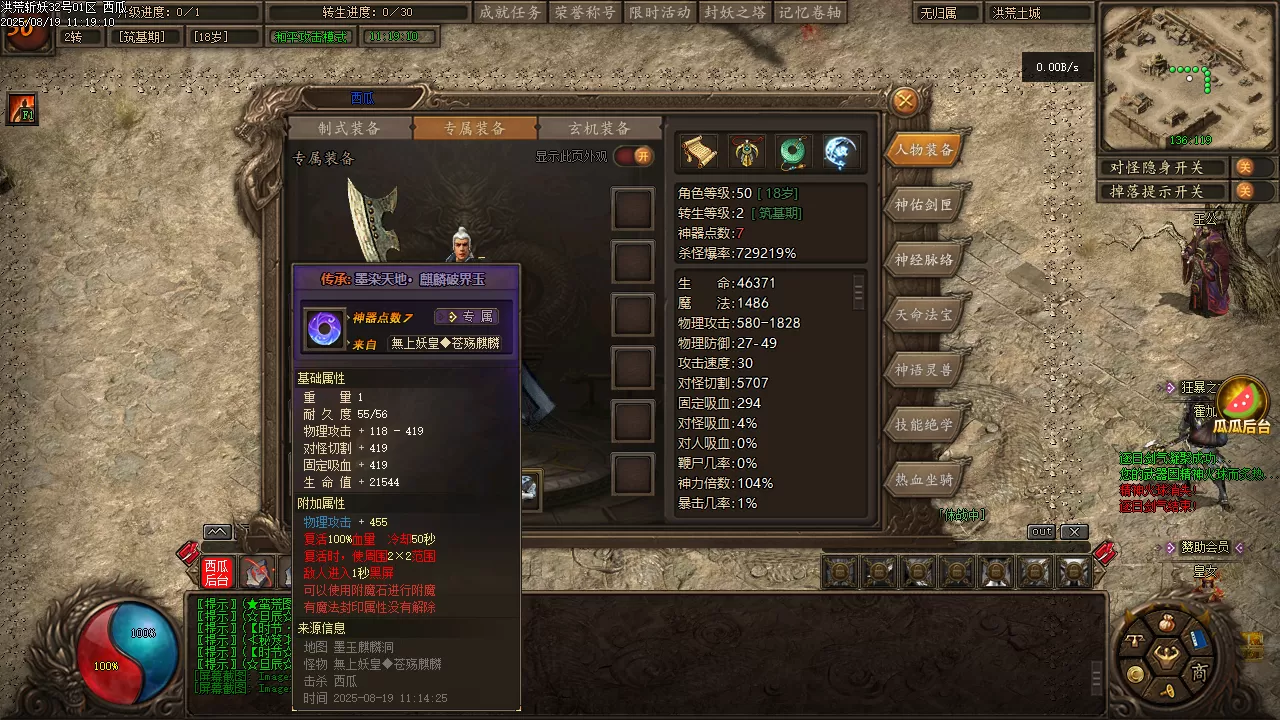Image resolution: width=1280 pixels, height=720 pixels.
Task: Click the minimap of 洪荒土城
Action: click(1187, 77)
